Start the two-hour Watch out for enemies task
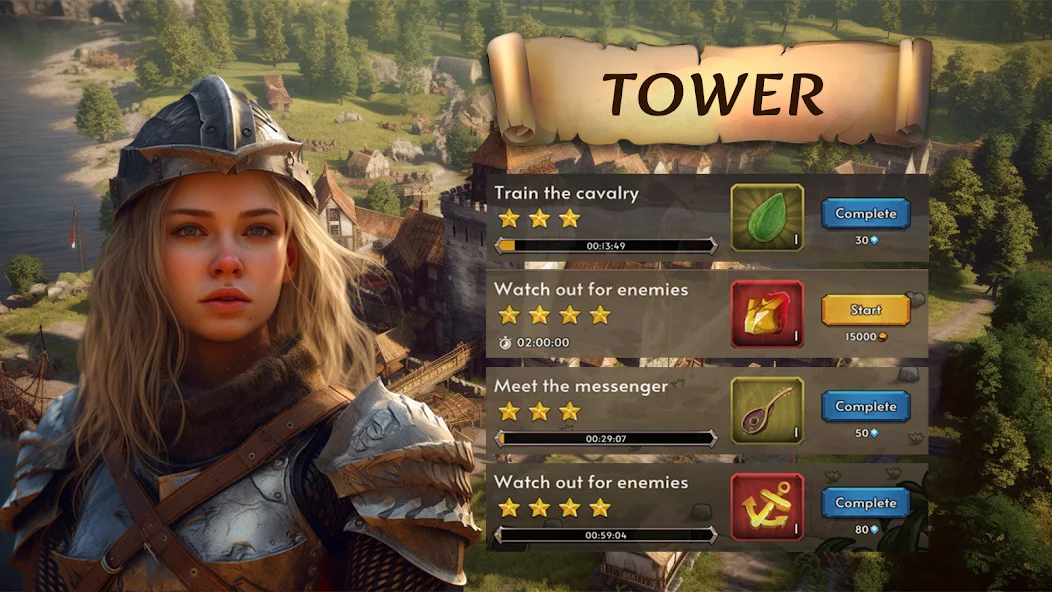This screenshot has height=592, width=1052. click(x=865, y=310)
